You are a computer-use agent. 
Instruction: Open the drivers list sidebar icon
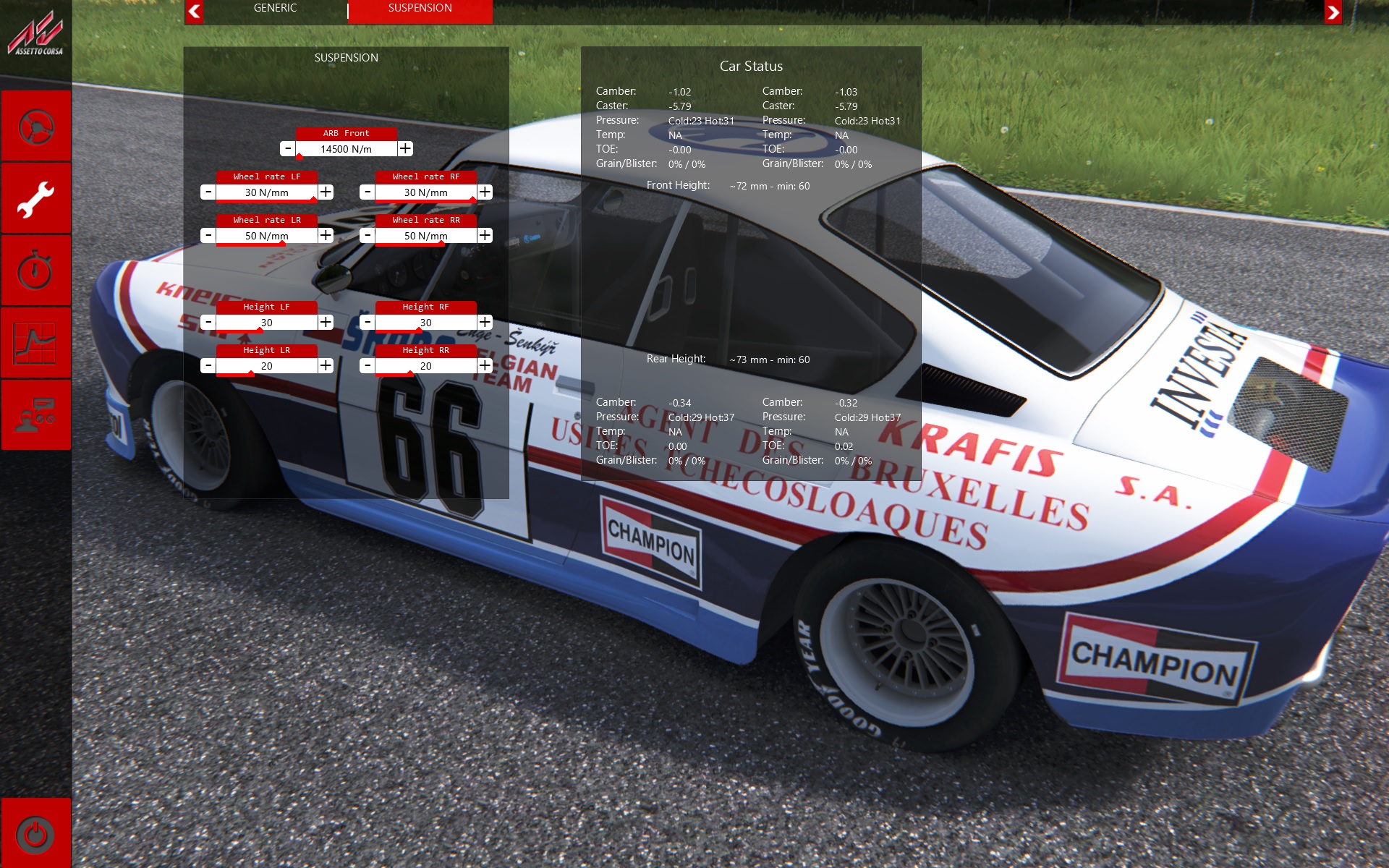click(35, 416)
